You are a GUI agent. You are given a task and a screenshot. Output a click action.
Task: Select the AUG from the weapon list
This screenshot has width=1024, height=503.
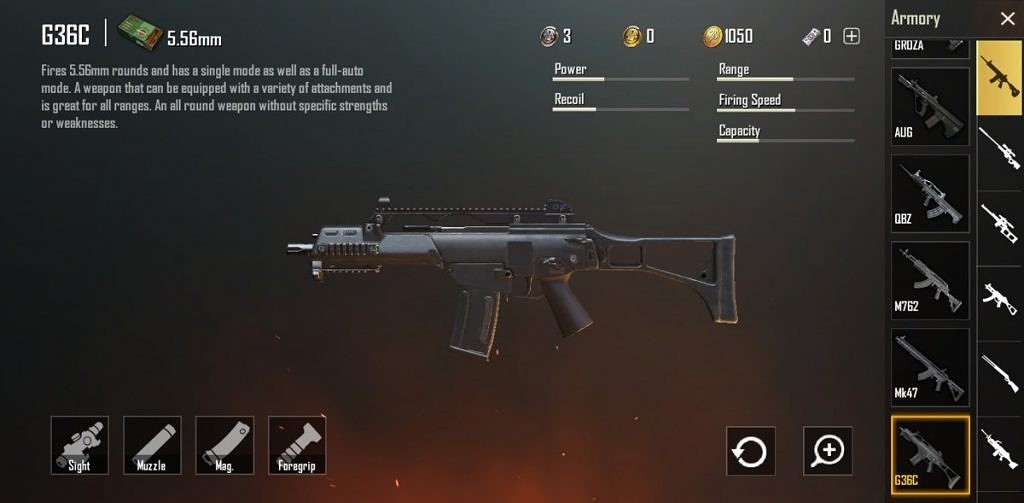[930, 106]
